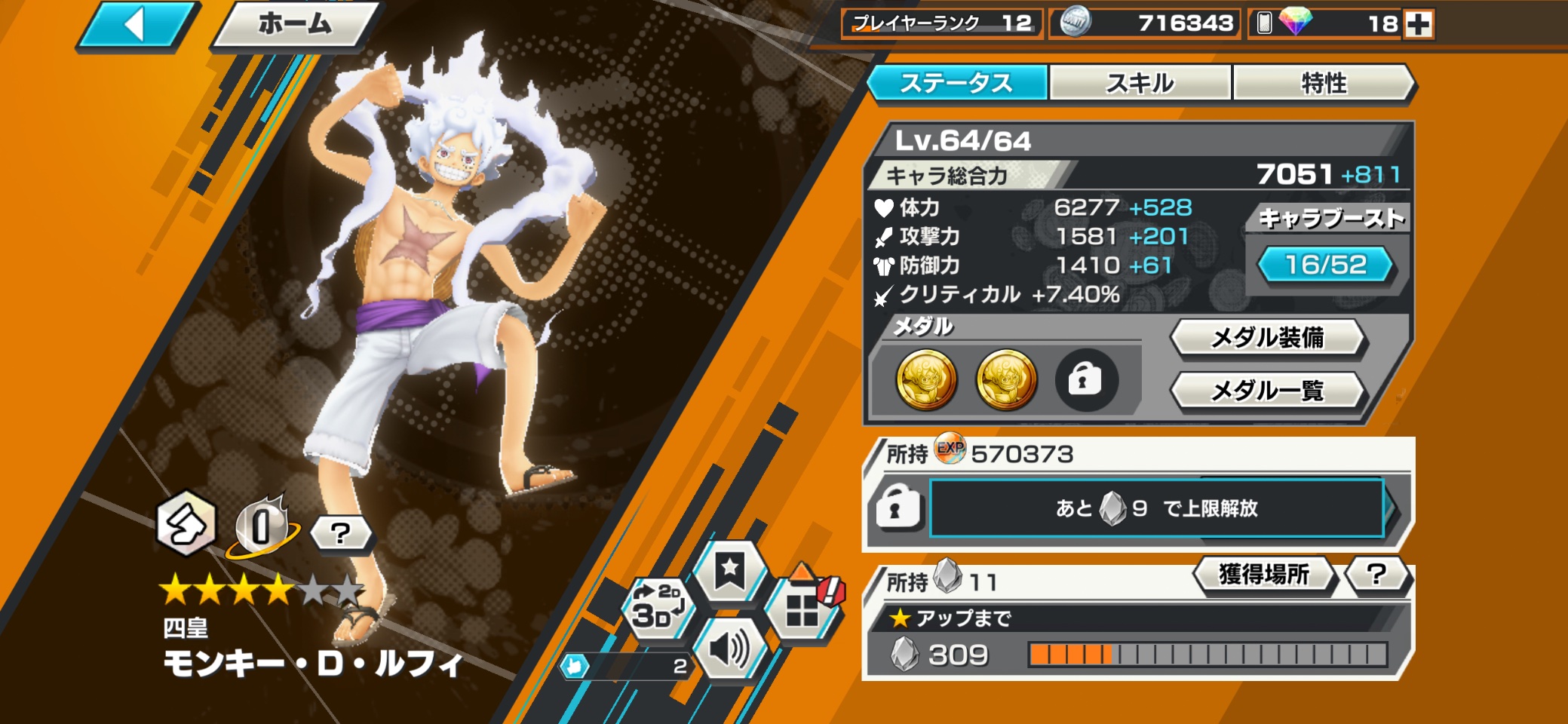Viewport: 1568px width, 724px height.
Task: Add rainbow diamonds with plus button
Action: (x=1418, y=24)
